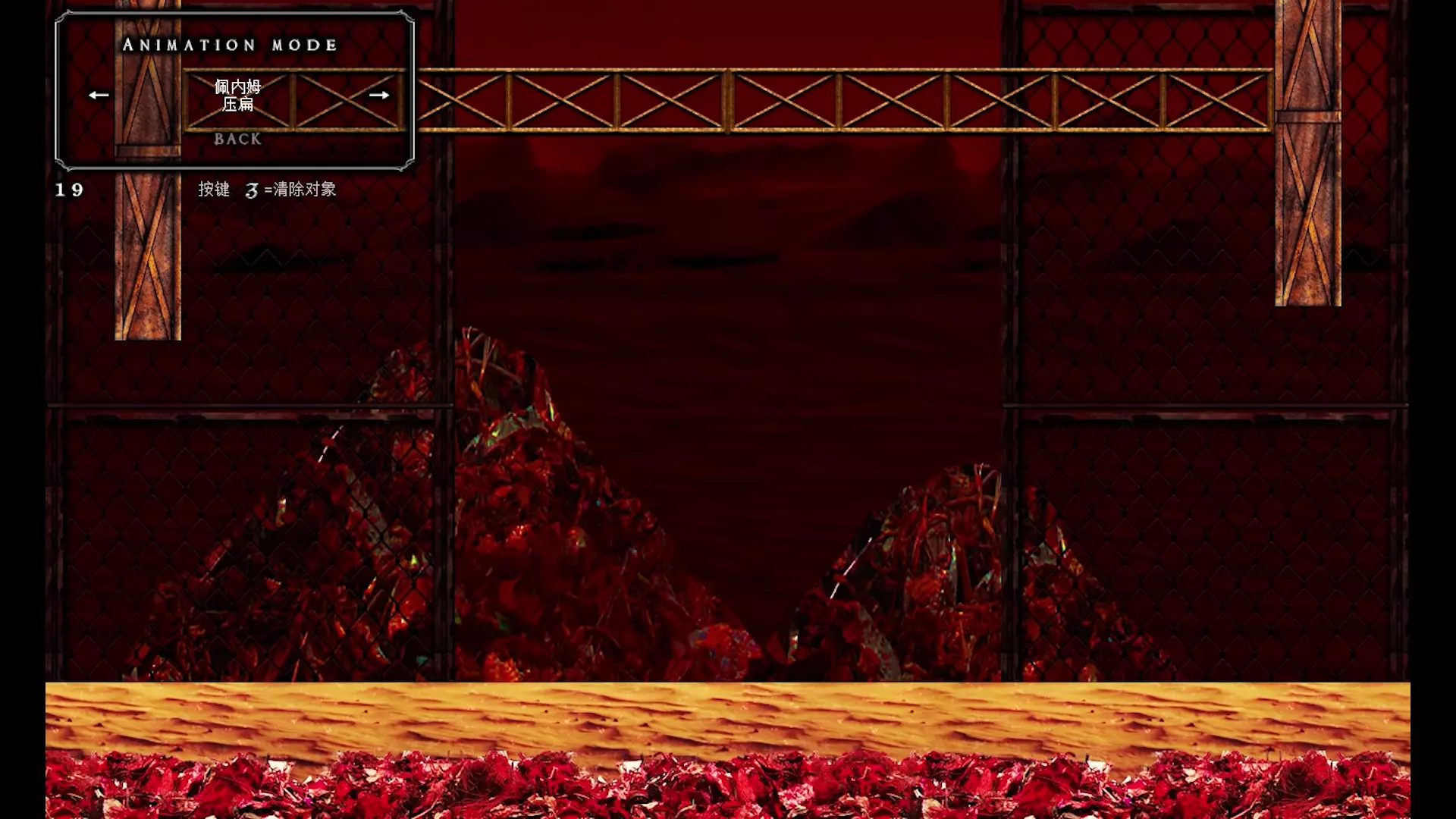Image resolution: width=1456 pixels, height=819 pixels.
Task: Choose the 佩内姆 压扁 animation entry
Action: click(237, 96)
